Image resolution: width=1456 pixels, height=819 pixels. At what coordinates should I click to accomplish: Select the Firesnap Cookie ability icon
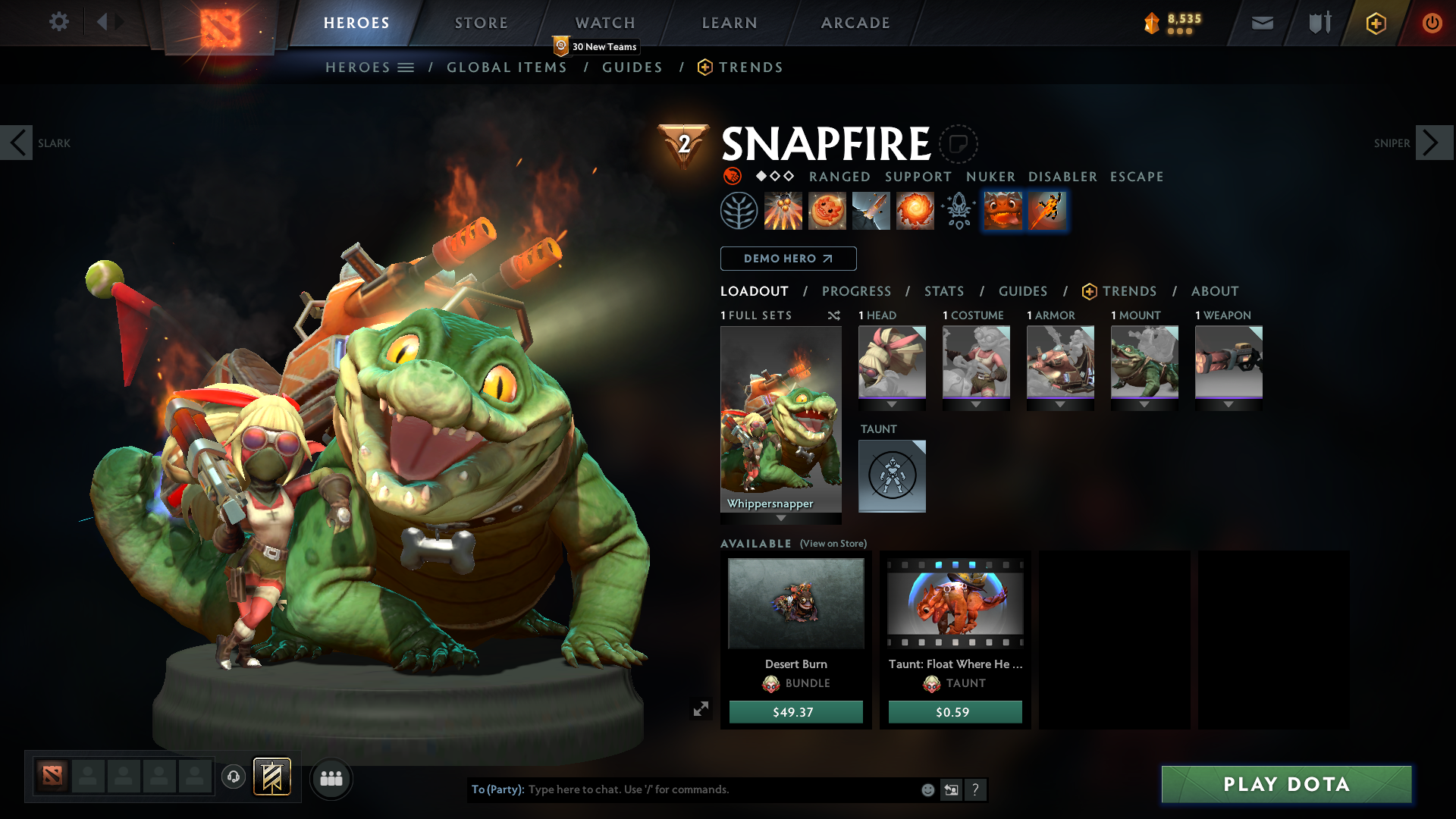tap(827, 211)
